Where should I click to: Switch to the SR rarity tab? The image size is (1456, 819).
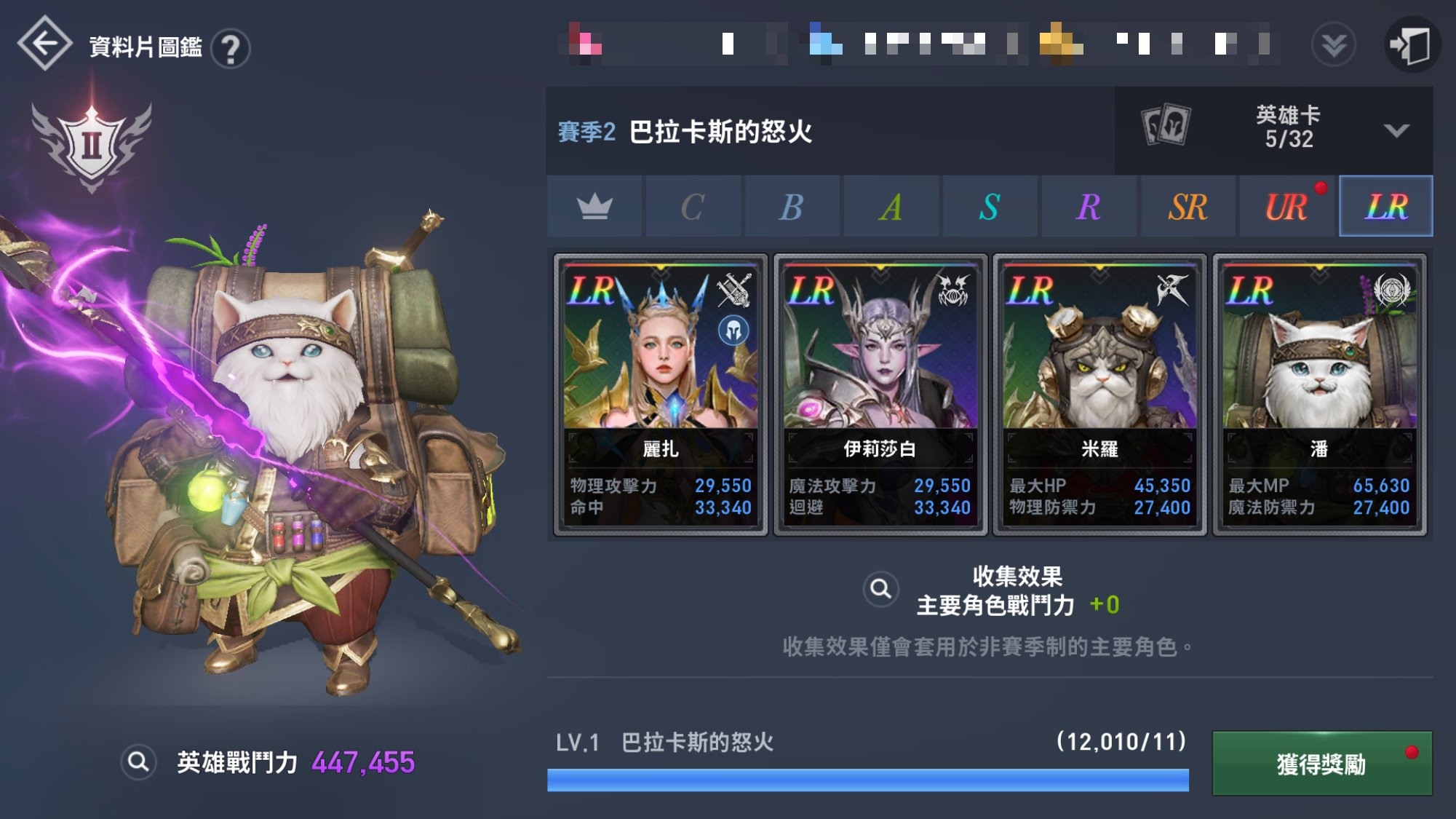pyautogui.click(x=1188, y=206)
